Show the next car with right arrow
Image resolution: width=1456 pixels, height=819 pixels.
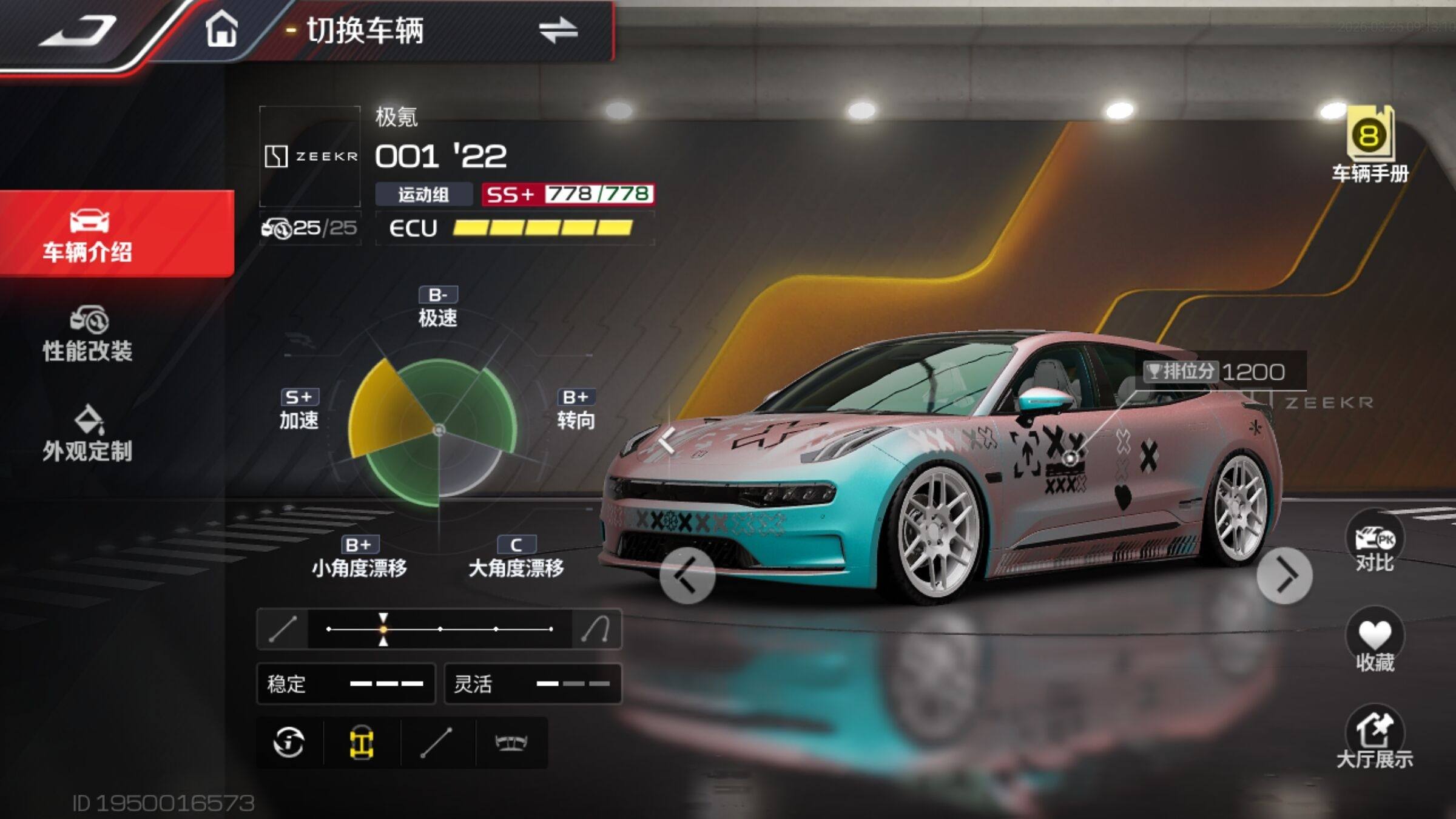(1284, 576)
